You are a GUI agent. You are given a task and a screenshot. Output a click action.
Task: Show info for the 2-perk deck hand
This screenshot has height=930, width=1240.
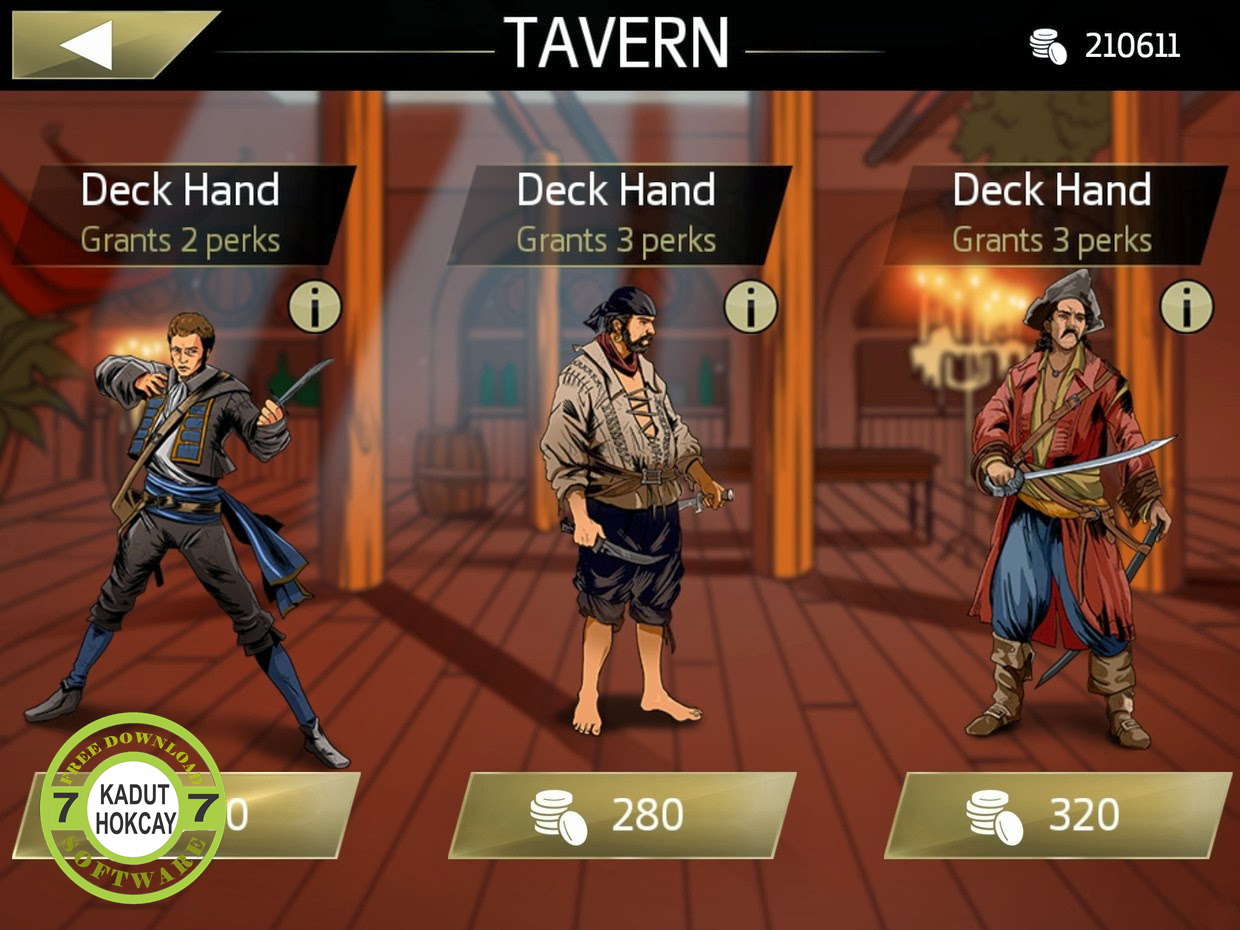(315, 307)
